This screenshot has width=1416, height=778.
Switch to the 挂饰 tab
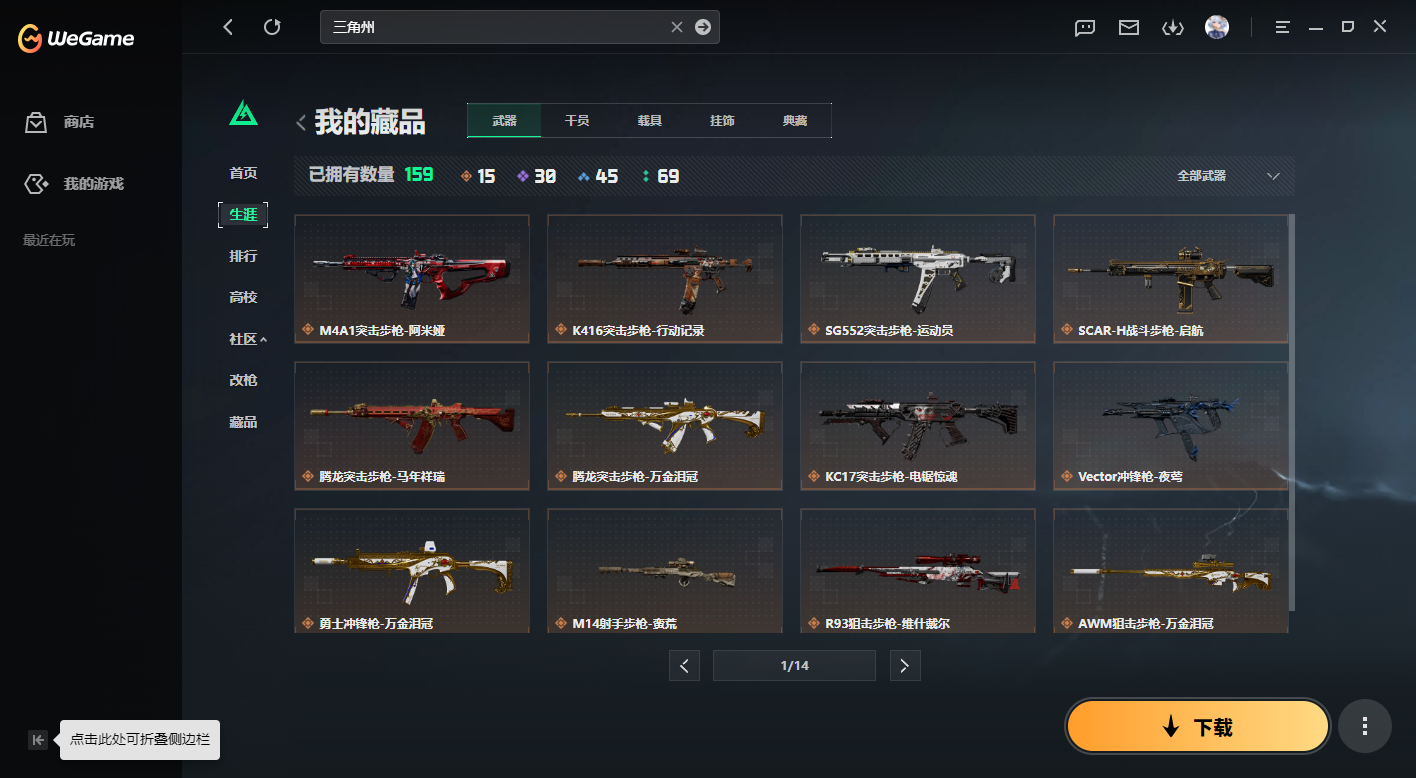pos(722,120)
